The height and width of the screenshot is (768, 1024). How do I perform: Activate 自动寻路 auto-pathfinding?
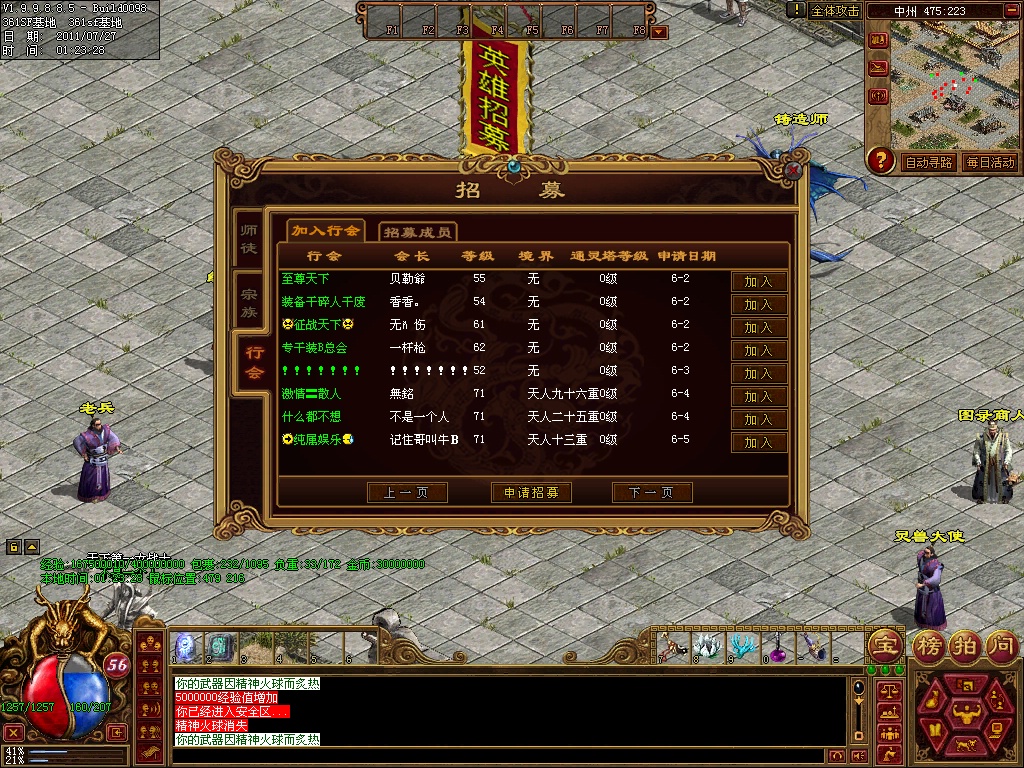point(929,162)
